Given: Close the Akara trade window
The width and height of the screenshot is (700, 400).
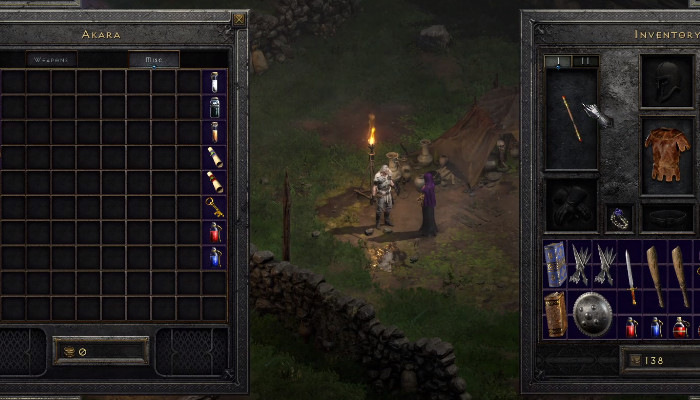Looking at the screenshot, I should [x=238, y=19].
